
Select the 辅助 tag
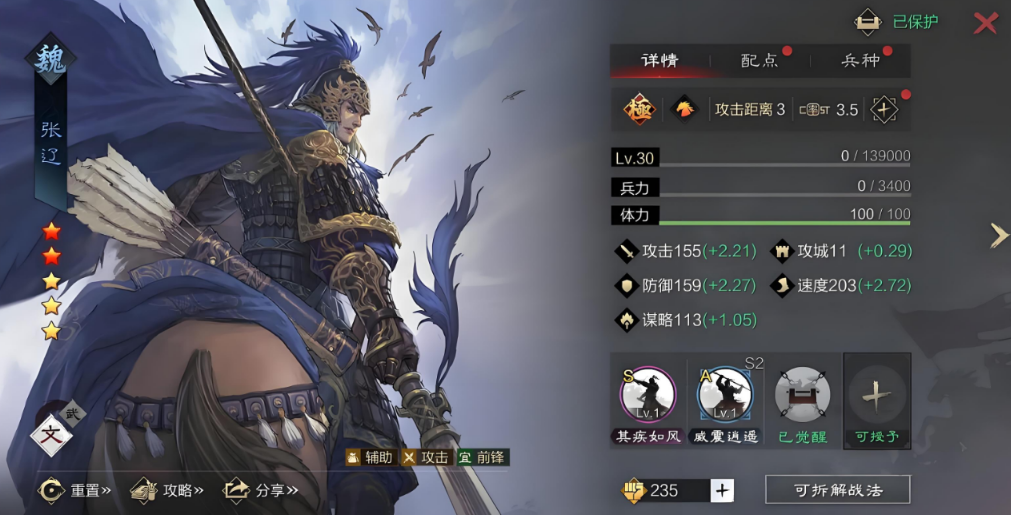[x=369, y=457]
